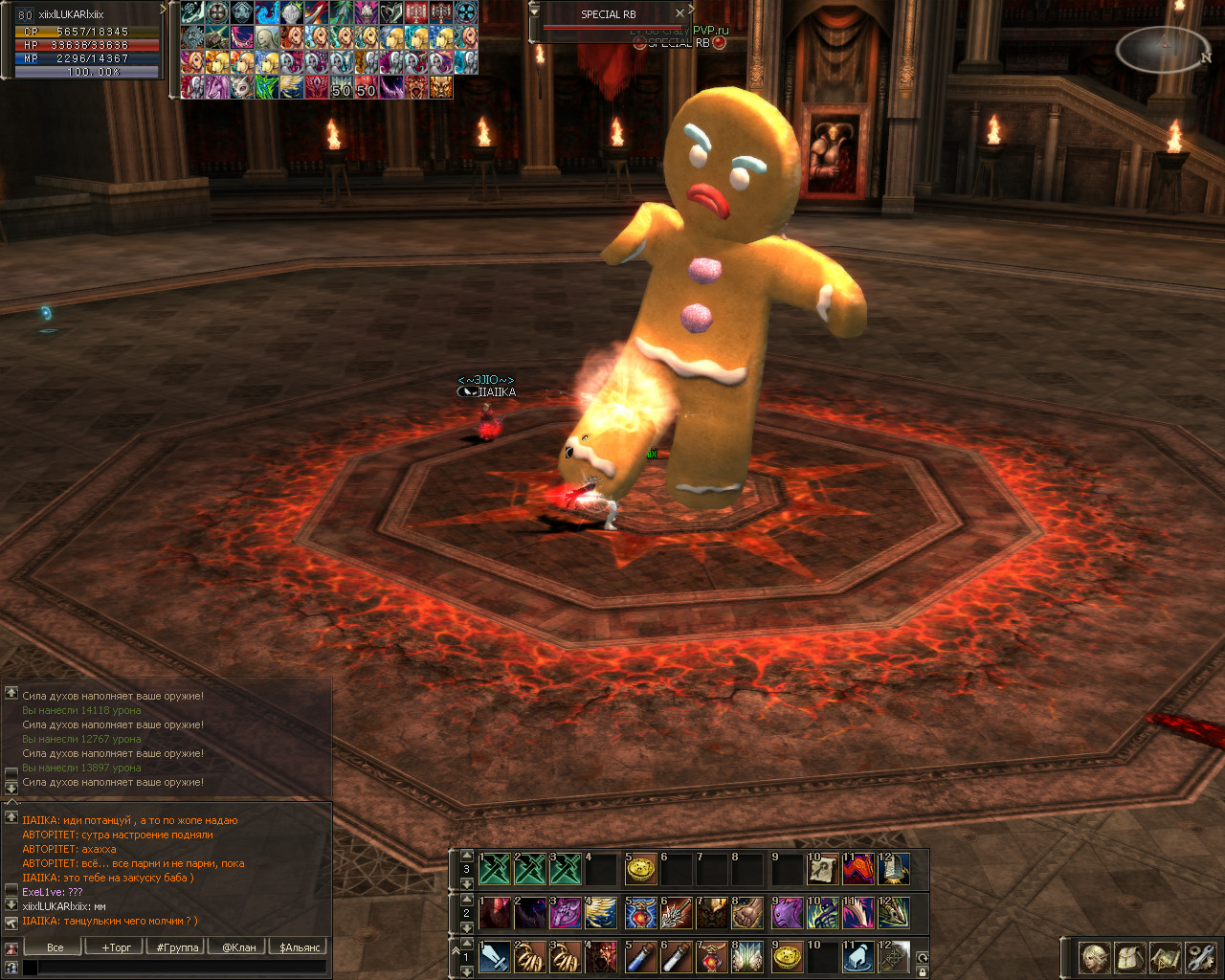Open the $Альянс alliance chat tab

click(300, 947)
